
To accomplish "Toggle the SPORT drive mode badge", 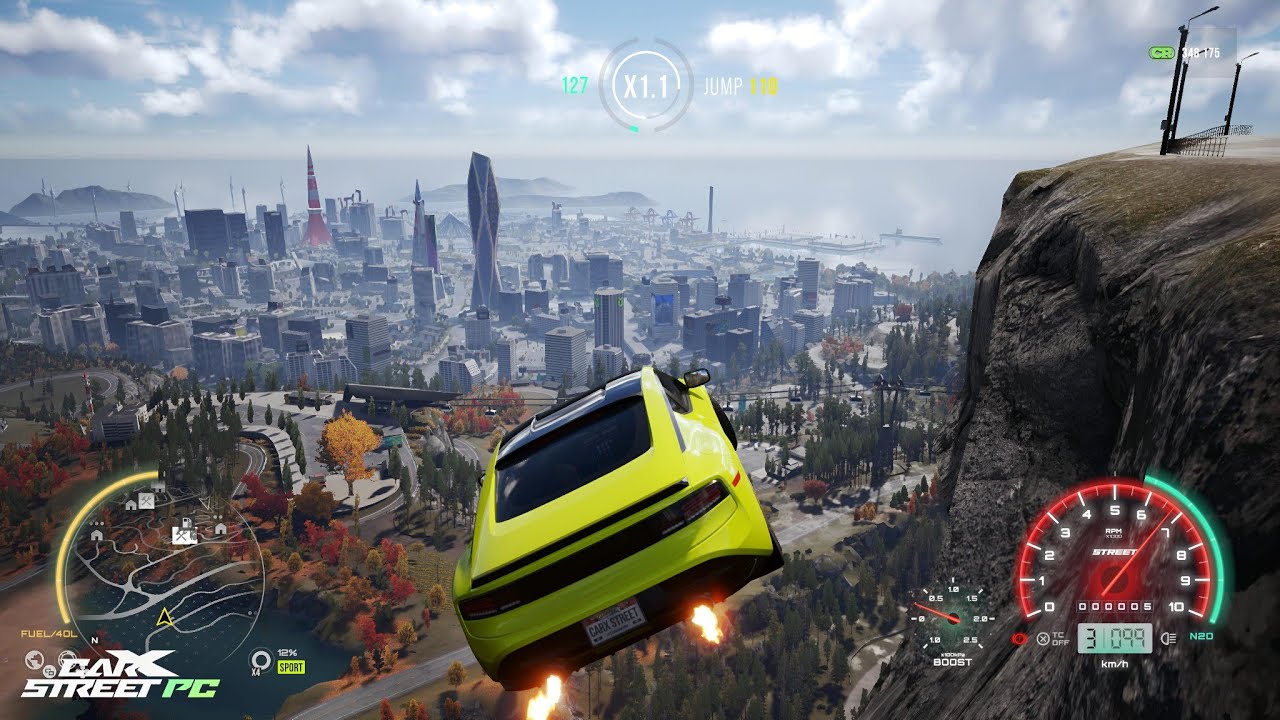I will 291,667.
